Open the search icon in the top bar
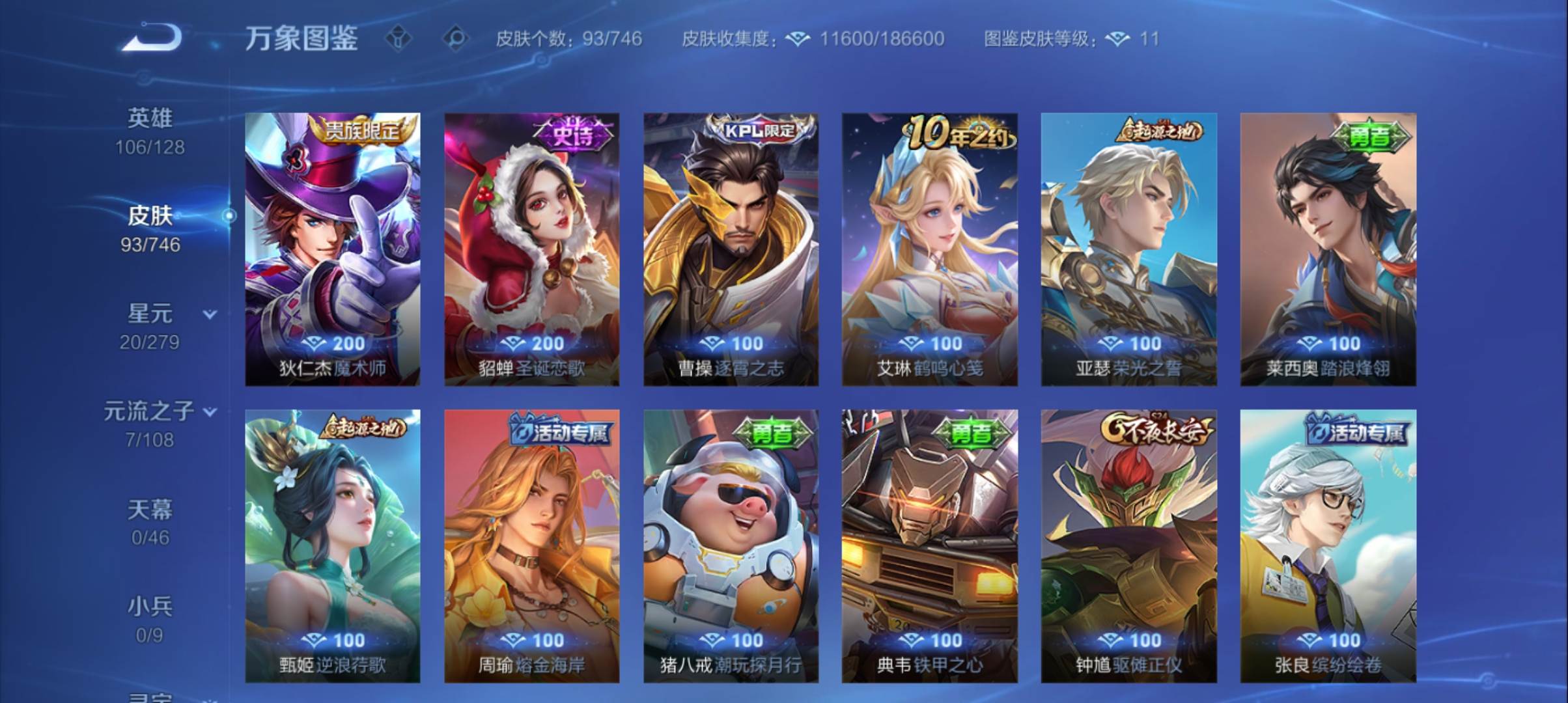 click(456, 39)
